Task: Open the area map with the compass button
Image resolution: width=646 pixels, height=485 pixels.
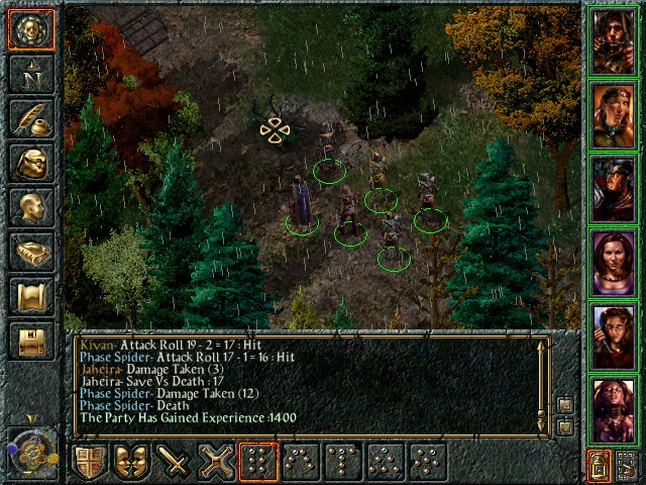Action: [30, 75]
